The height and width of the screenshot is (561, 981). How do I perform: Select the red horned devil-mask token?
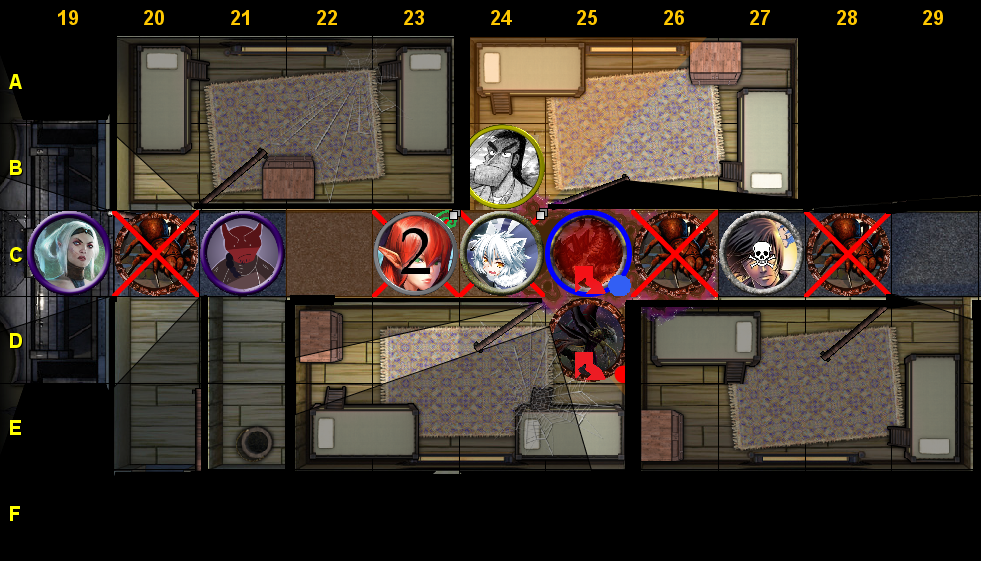[241, 254]
